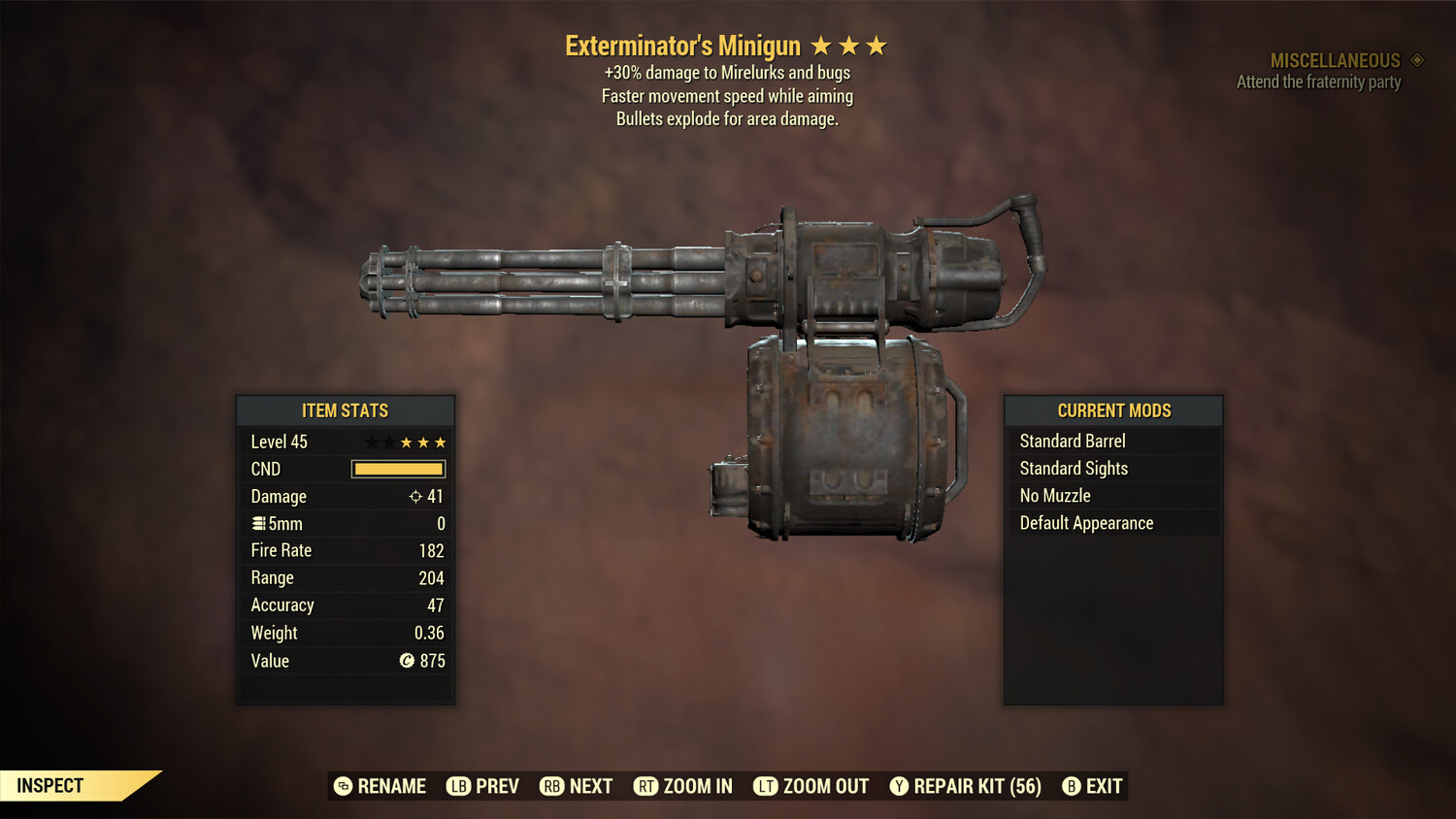Expand the Default Appearance mod entry
1456x819 pixels.
click(x=1112, y=522)
